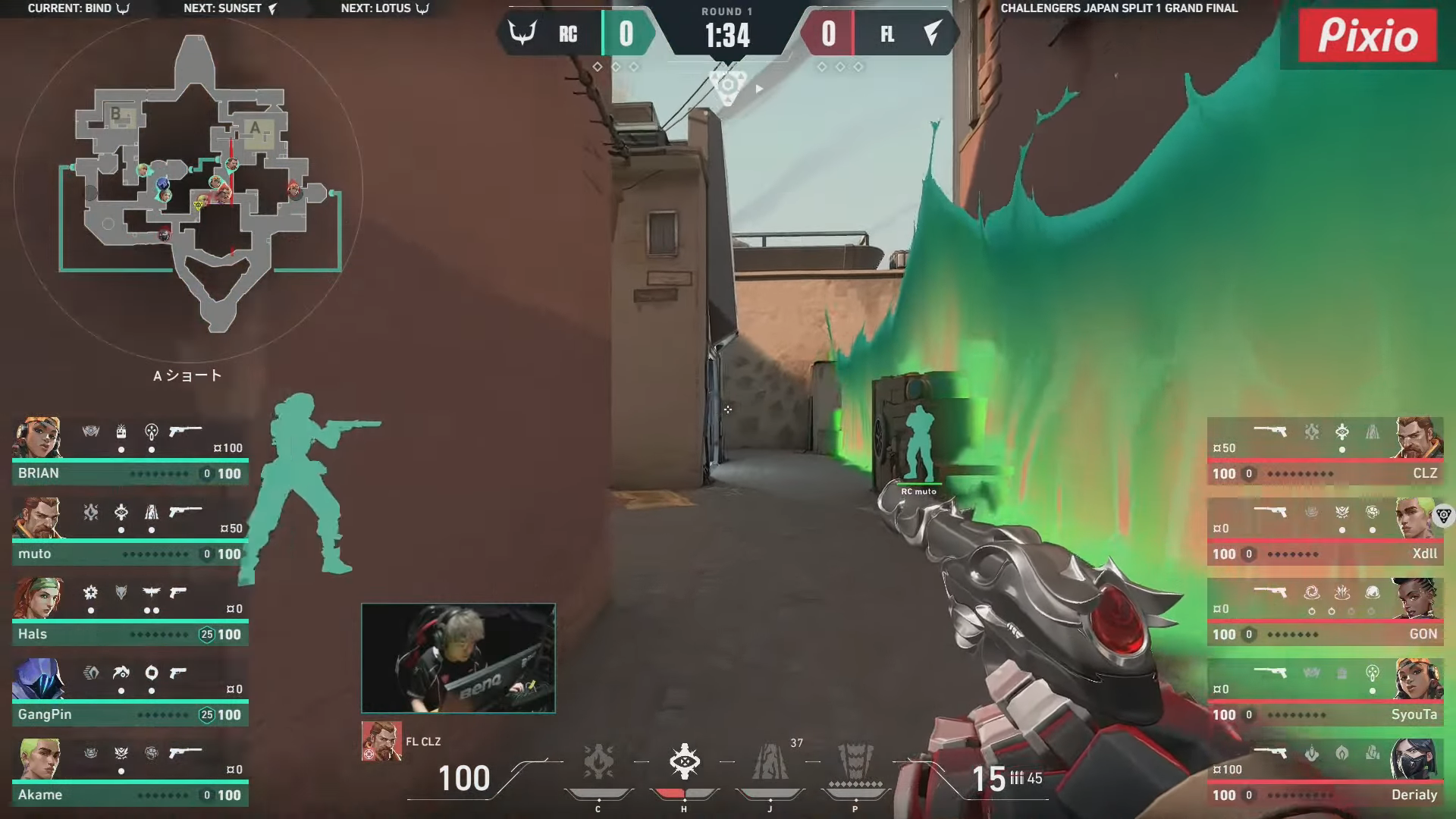Screen dimensions: 1456x819
Task: Activate the J ability icon
Action: (770, 762)
